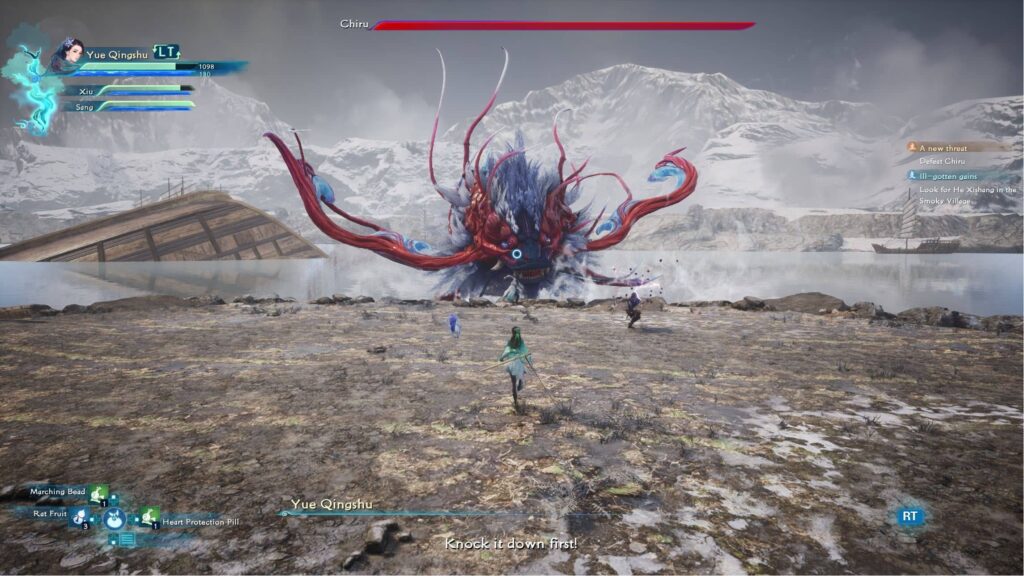Image resolution: width=1024 pixels, height=576 pixels.
Task: Select the Rat Fruit item slot
Action: coord(80,516)
